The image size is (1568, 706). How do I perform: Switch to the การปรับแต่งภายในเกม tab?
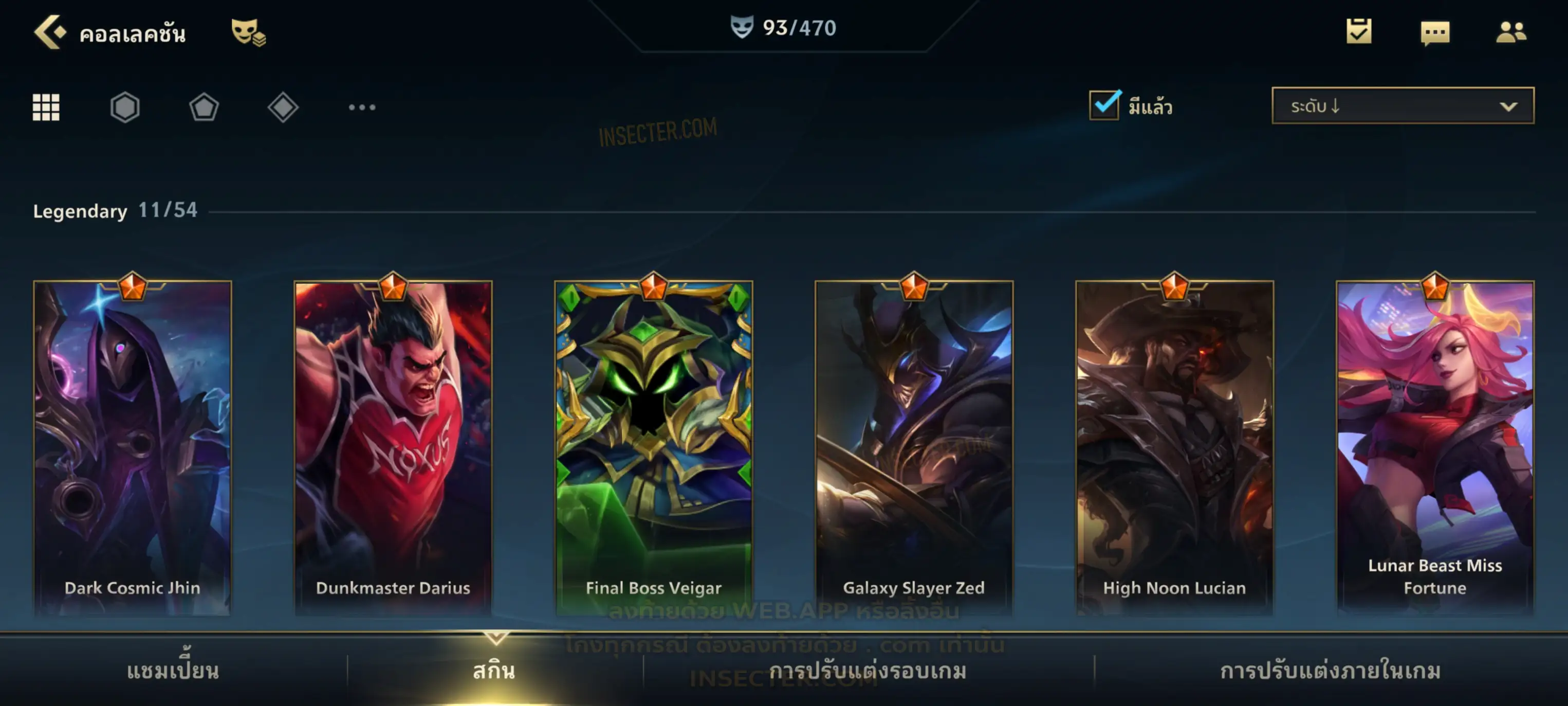pyautogui.click(x=1330, y=671)
